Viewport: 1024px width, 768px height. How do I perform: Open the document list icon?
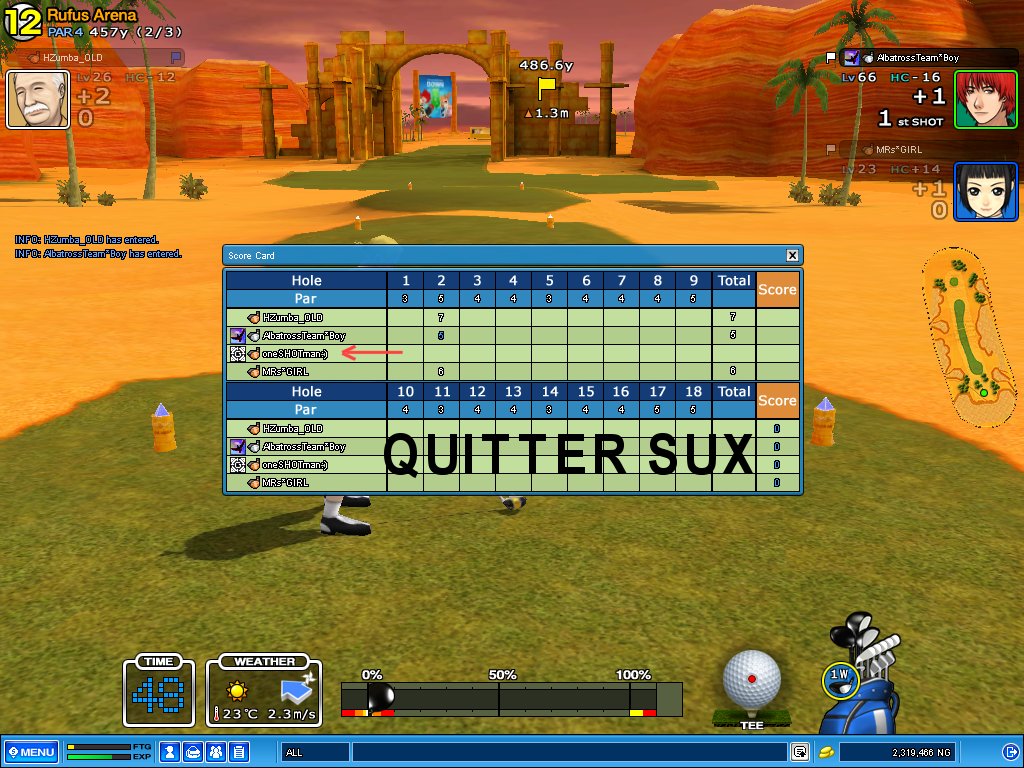tap(239, 752)
